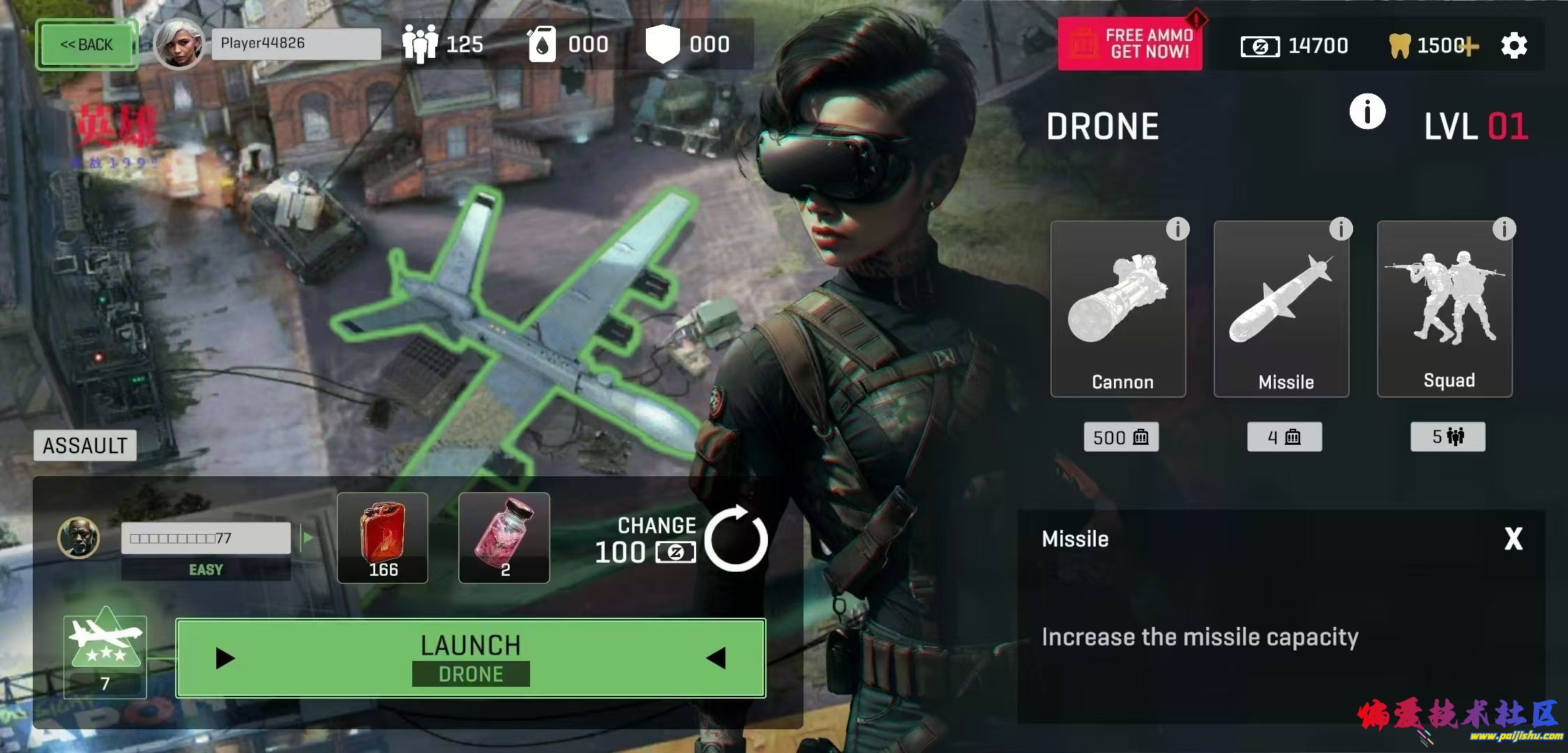Close the Missile description panel
This screenshot has width=1568, height=753.
1513,539
